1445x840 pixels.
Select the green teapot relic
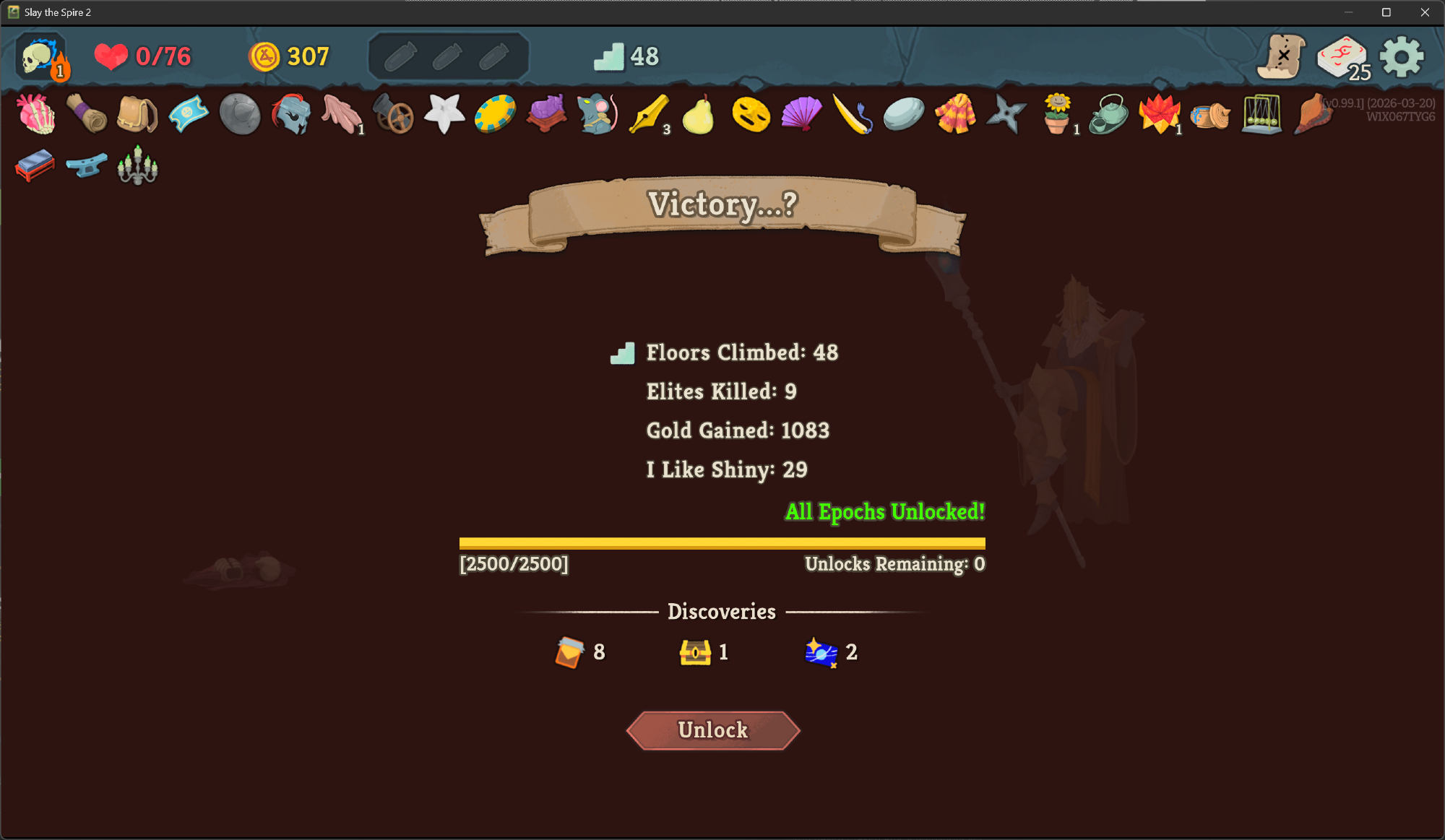click(1108, 114)
